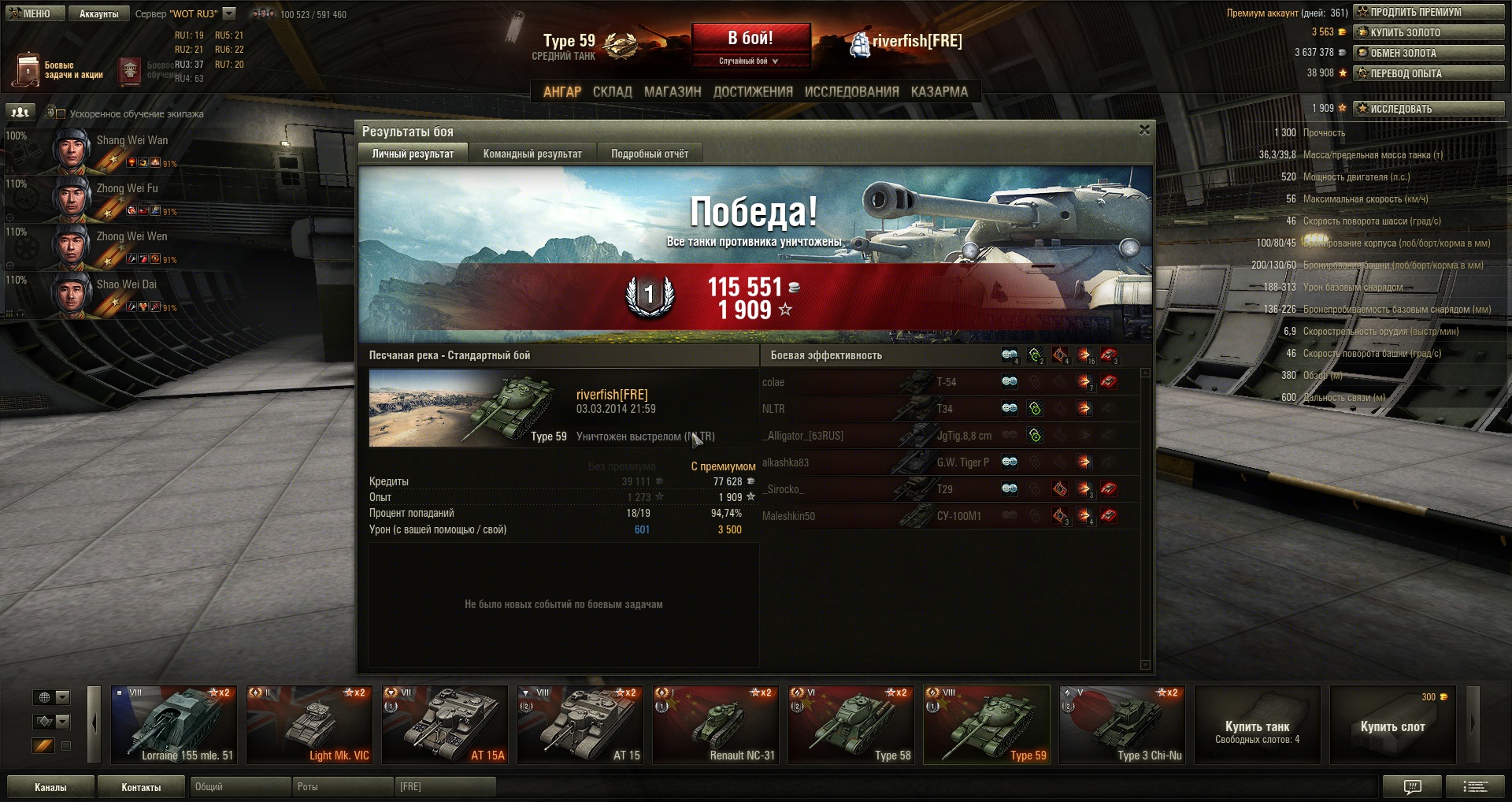Viewport: 1512px width, 802px height.
Task: Choose the Type 58 tank
Action: 851,725
